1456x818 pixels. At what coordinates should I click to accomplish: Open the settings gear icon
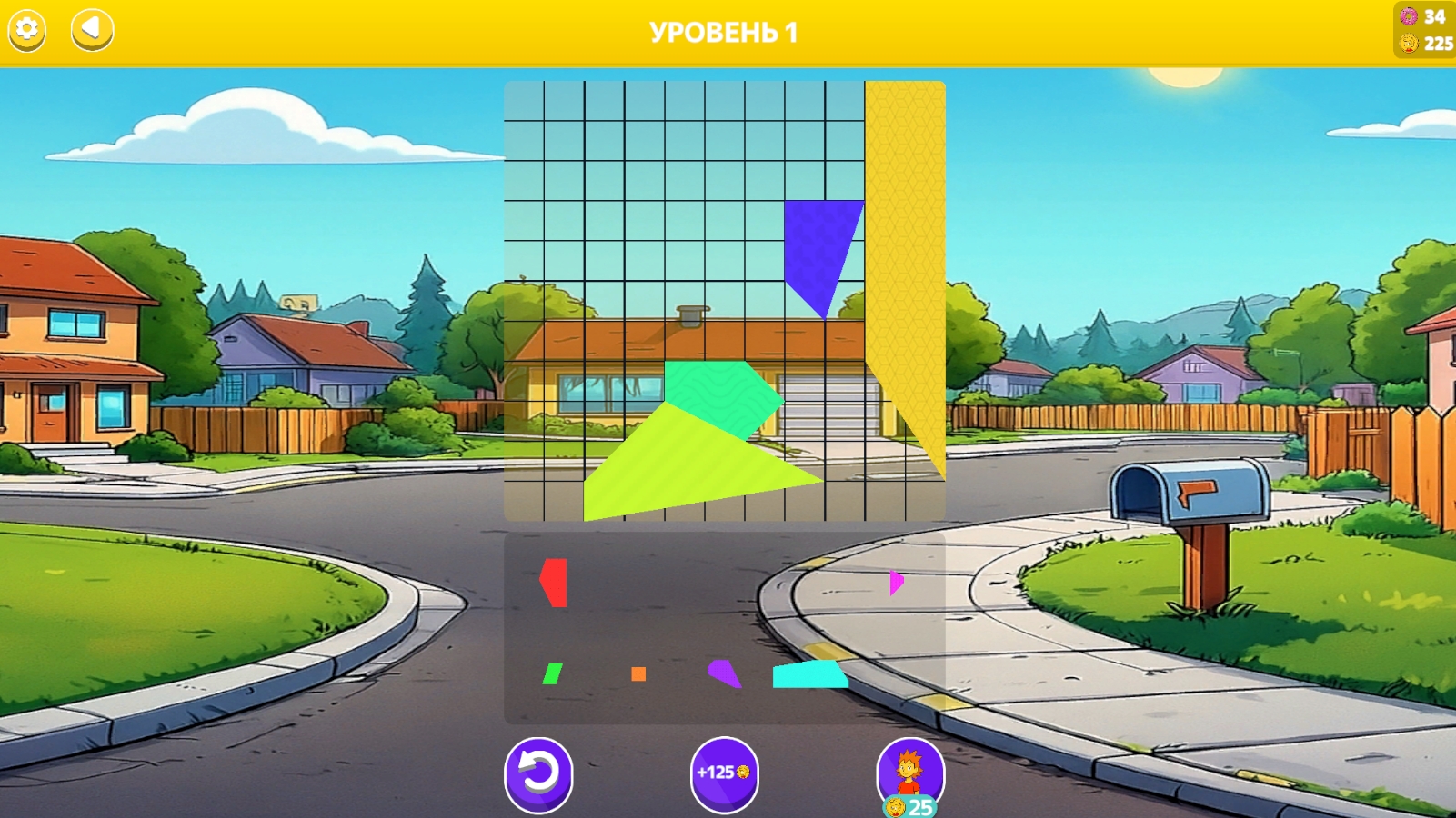click(x=26, y=30)
